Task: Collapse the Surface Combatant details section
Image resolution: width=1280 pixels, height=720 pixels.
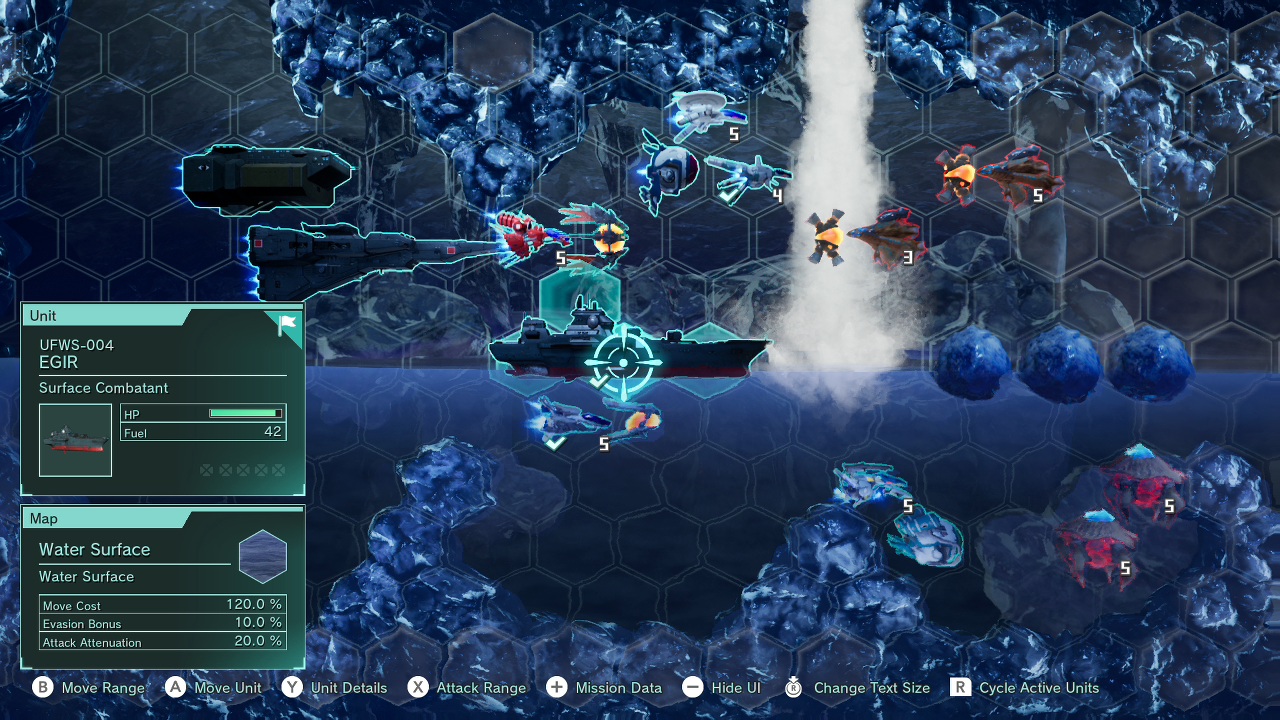Action: point(104,388)
